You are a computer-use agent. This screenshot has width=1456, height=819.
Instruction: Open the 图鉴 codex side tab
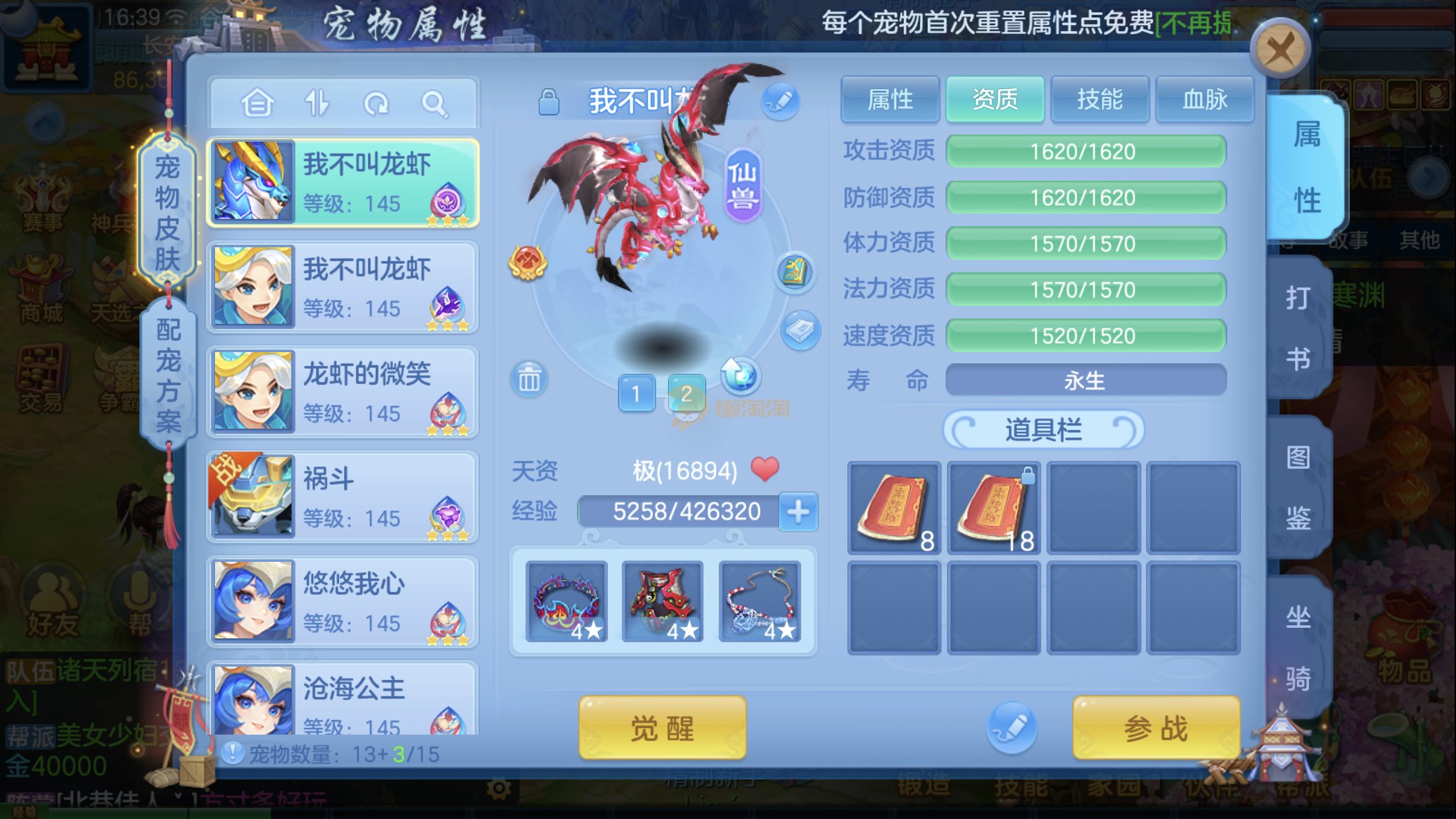[x=1298, y=488]
